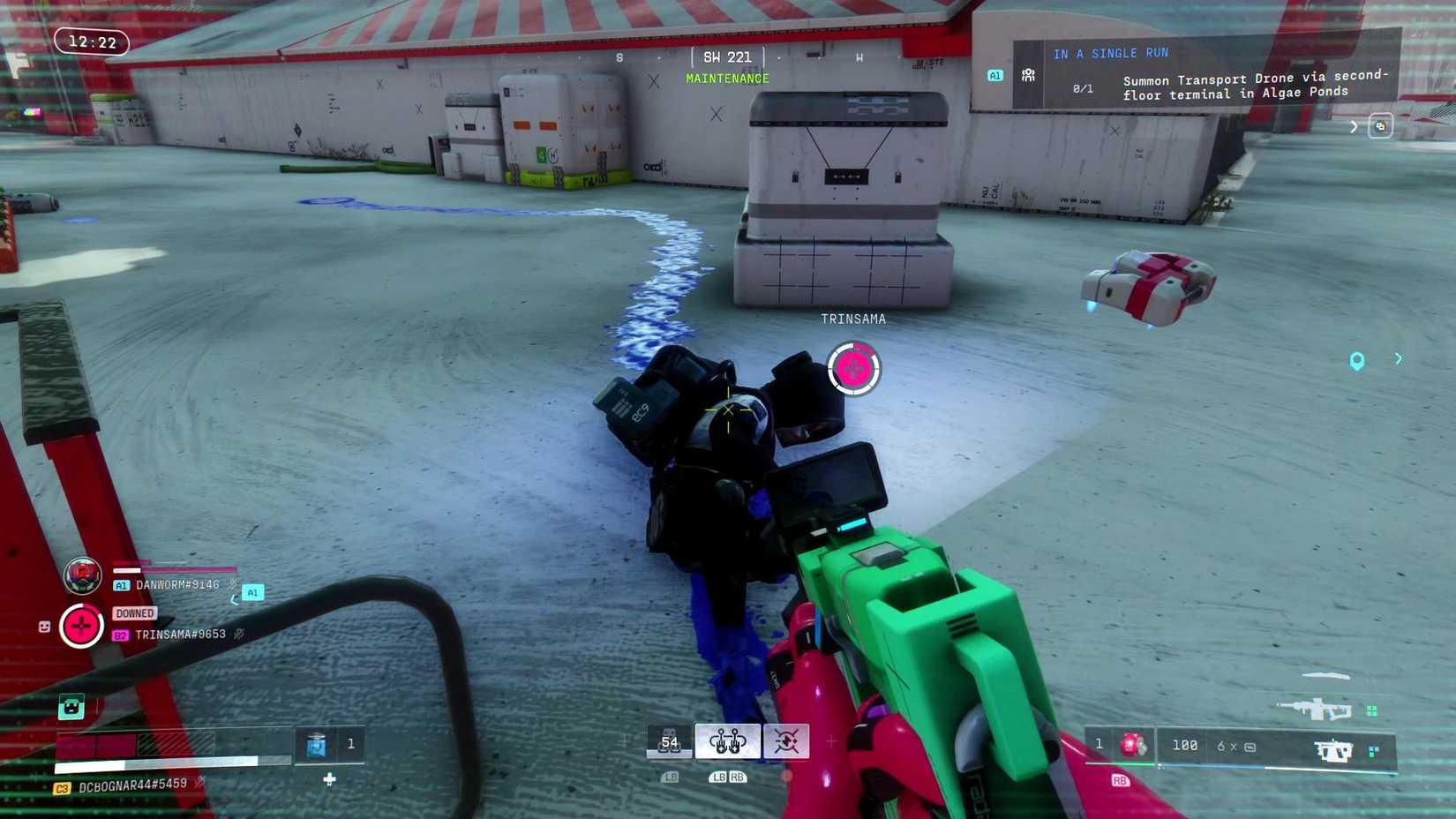Toggle TRINSAMA#9653's muted mic indicator
1456x819 pixels.
pos(238,635)
